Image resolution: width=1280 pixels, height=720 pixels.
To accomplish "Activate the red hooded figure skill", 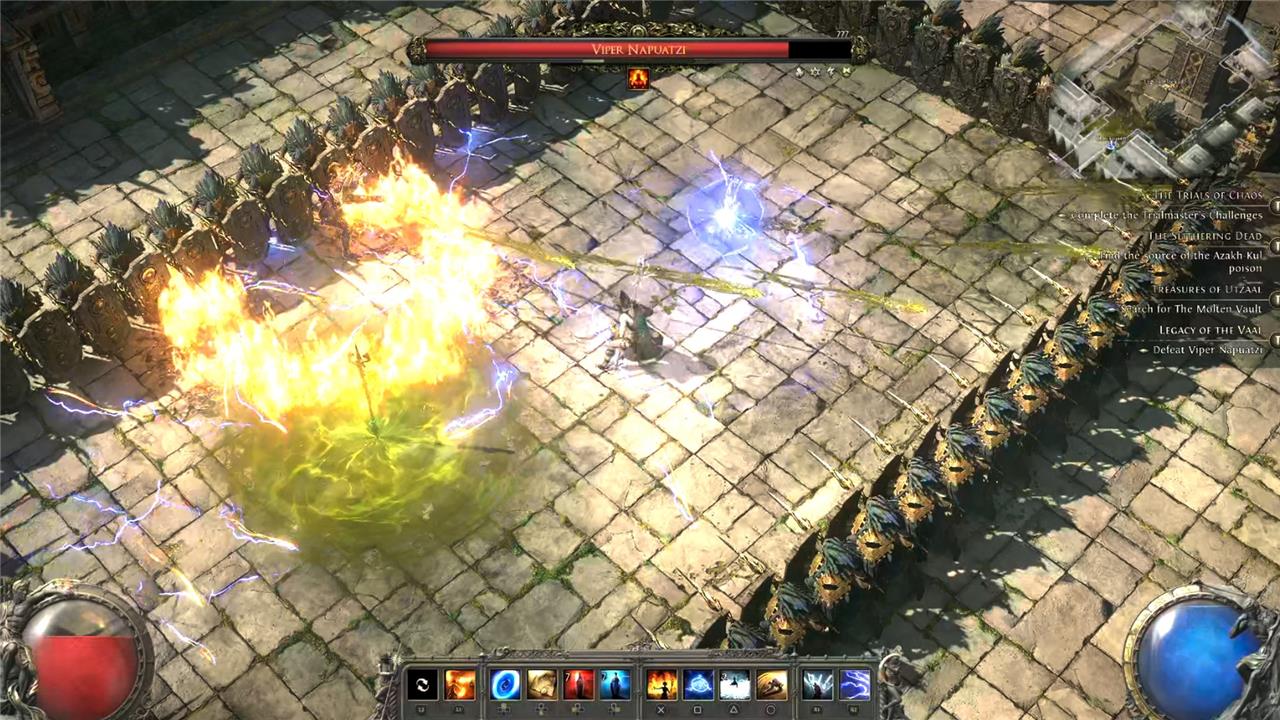I will click(578, 685).
